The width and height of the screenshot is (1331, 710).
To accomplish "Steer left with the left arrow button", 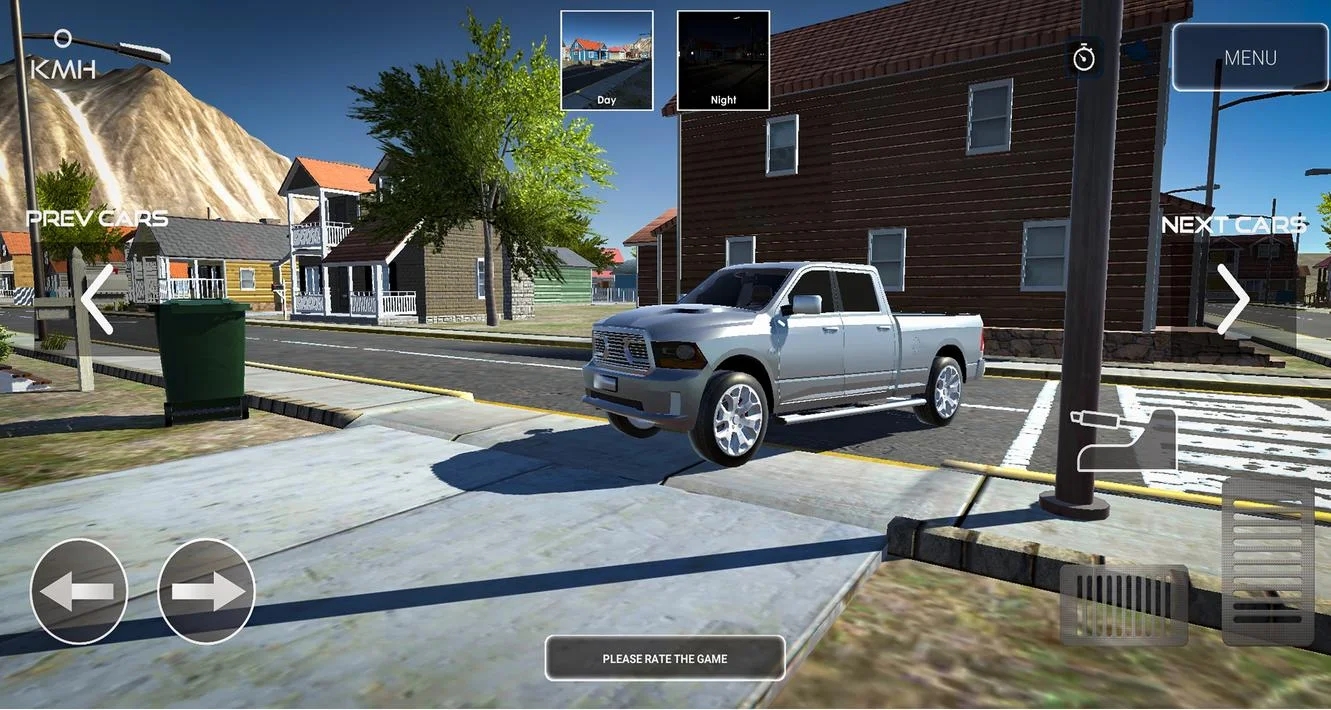I will coord(79,591).
